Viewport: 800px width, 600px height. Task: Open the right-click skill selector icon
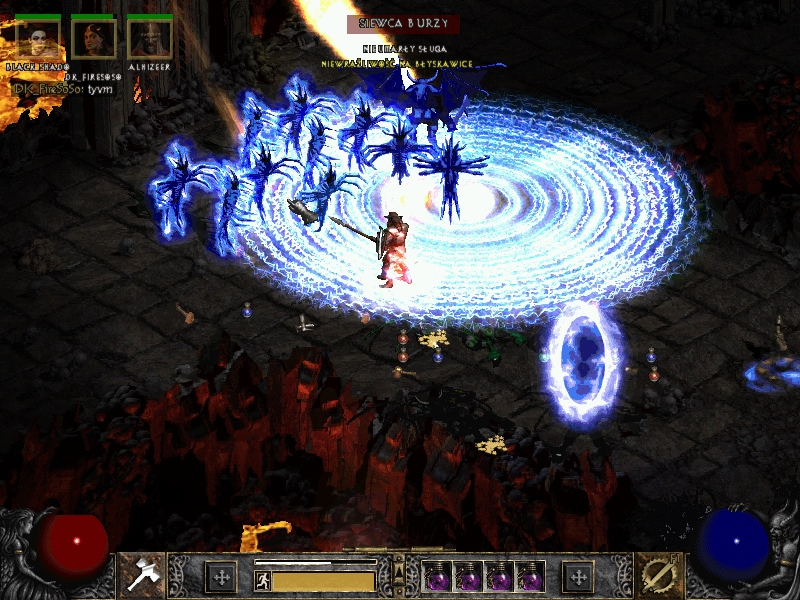(x=657, y=574)
